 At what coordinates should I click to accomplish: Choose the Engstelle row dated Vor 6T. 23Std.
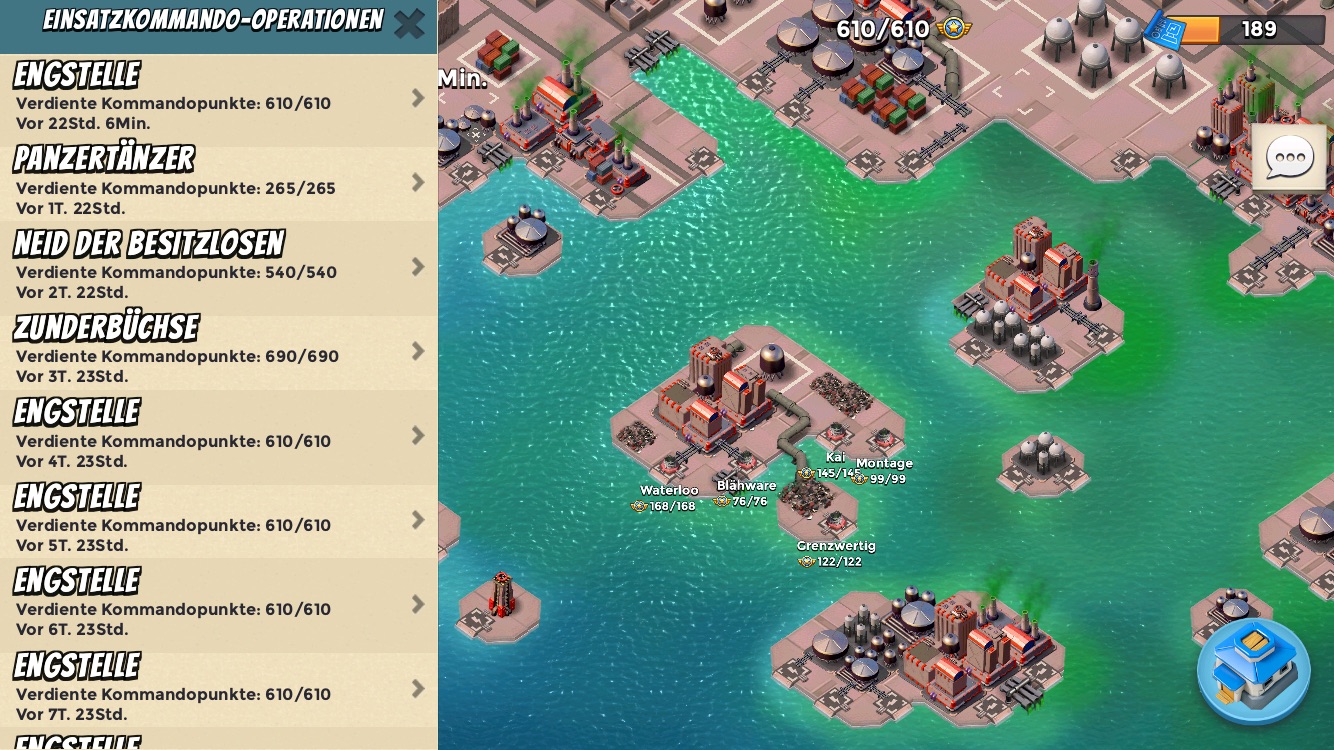pos(218,605)
